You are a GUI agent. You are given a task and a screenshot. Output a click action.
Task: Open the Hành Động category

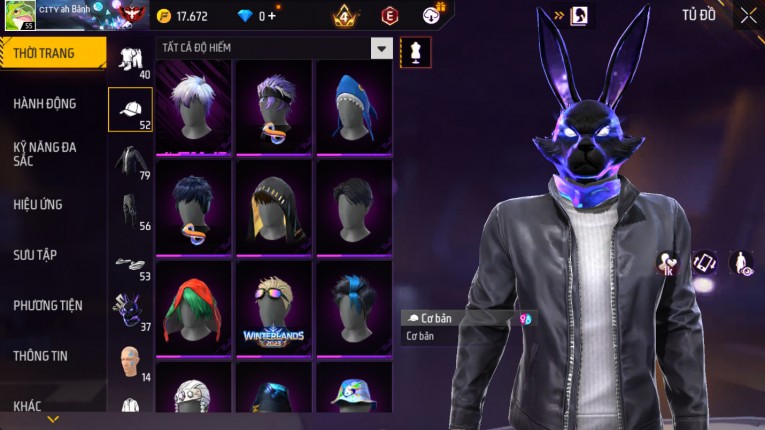(x=45, y=103)
